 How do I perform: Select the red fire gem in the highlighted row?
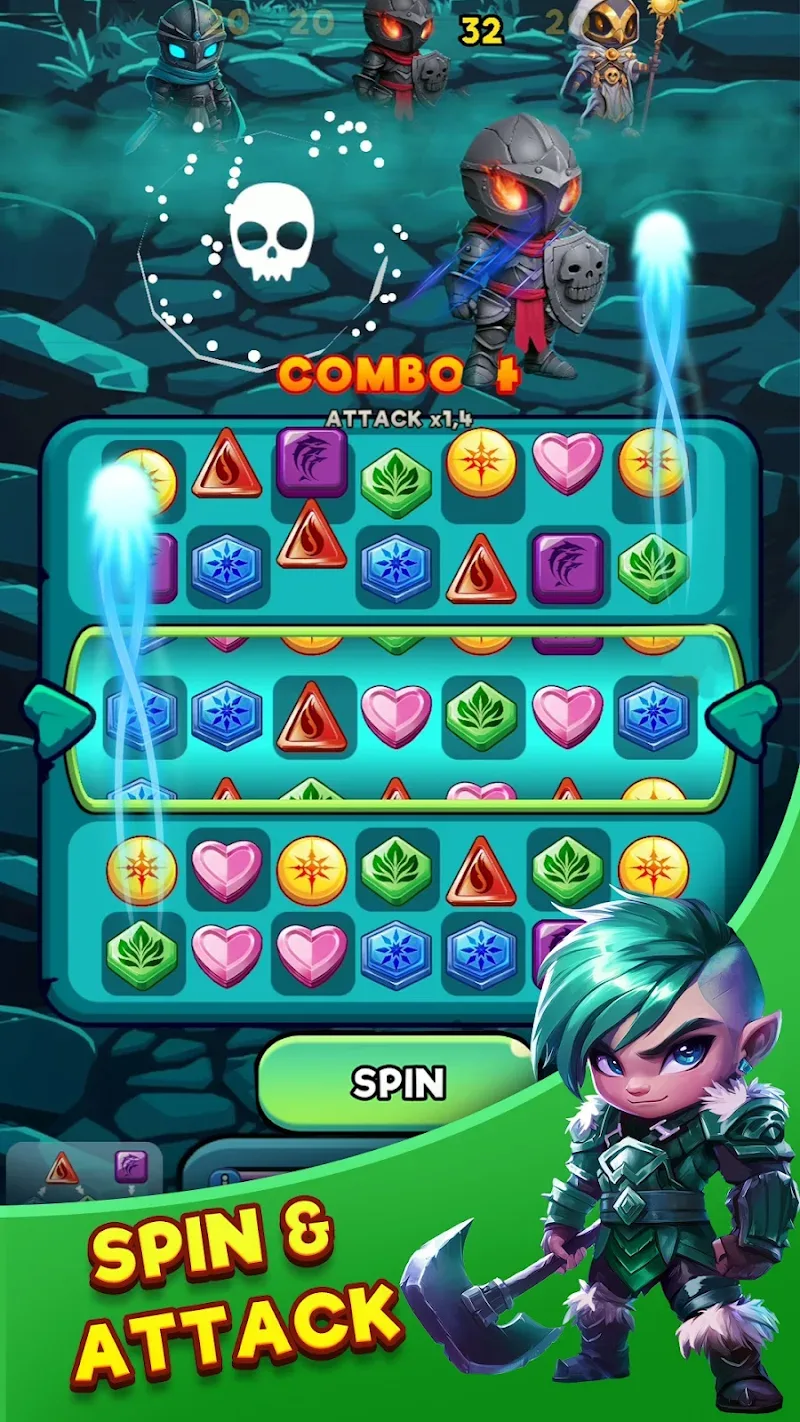click(x=311, y=716)
